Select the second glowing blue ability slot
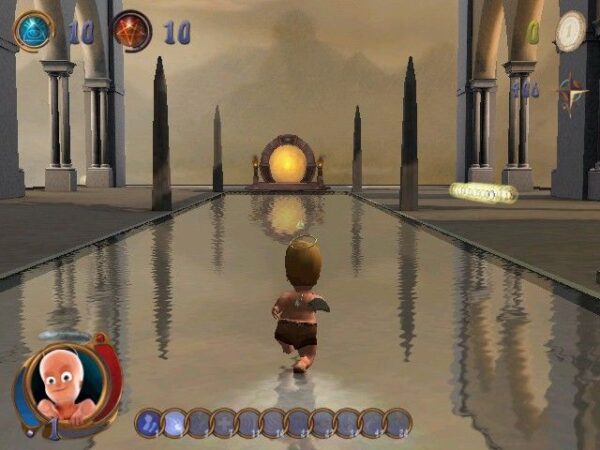Screen dimensions: 600x450 coord(174,423)
